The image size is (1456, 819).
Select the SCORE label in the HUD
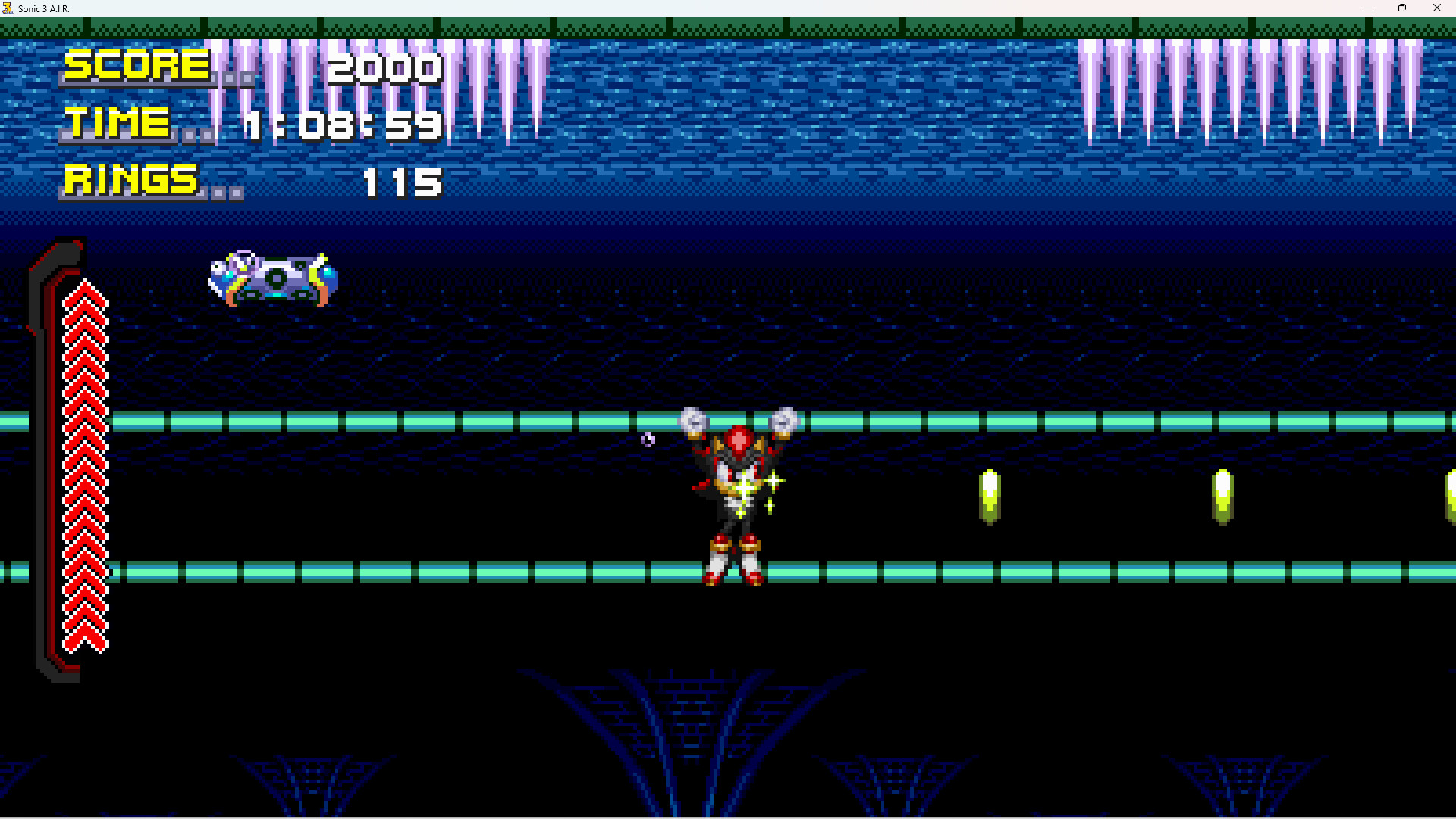tap(135, 67)
